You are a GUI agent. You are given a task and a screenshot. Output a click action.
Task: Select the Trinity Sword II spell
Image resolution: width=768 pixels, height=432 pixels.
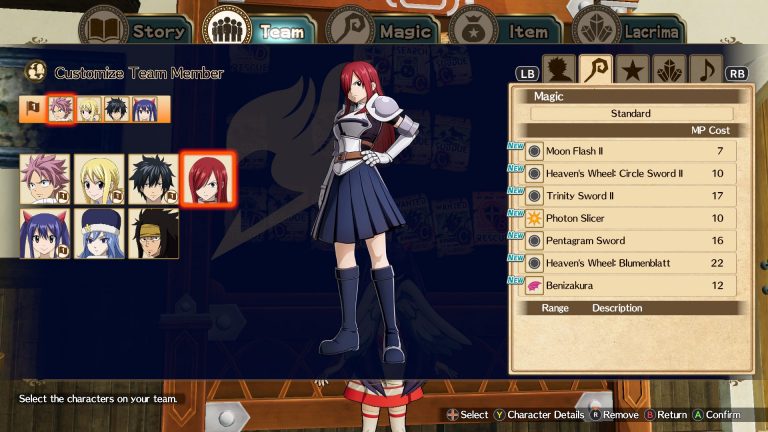630,196
